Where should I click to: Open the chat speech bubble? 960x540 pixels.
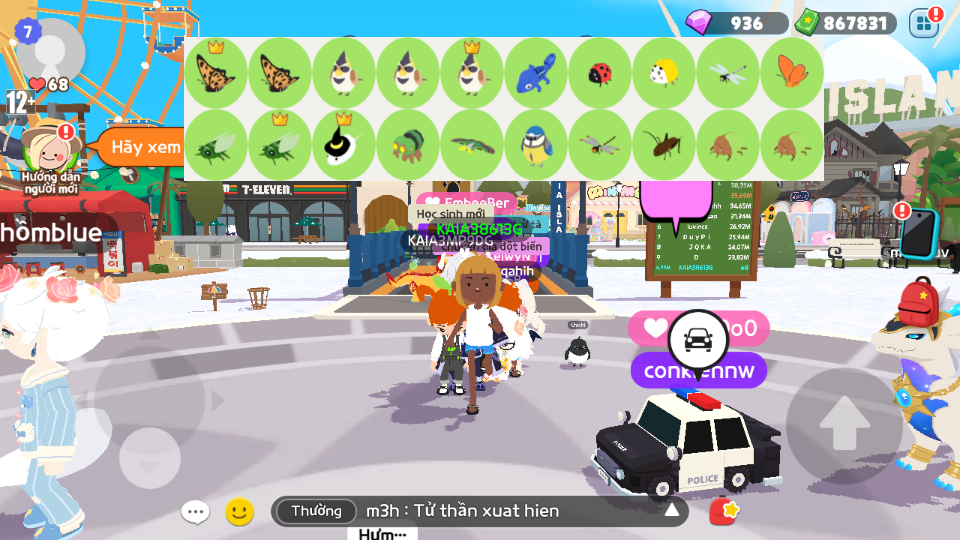point(195,512)
